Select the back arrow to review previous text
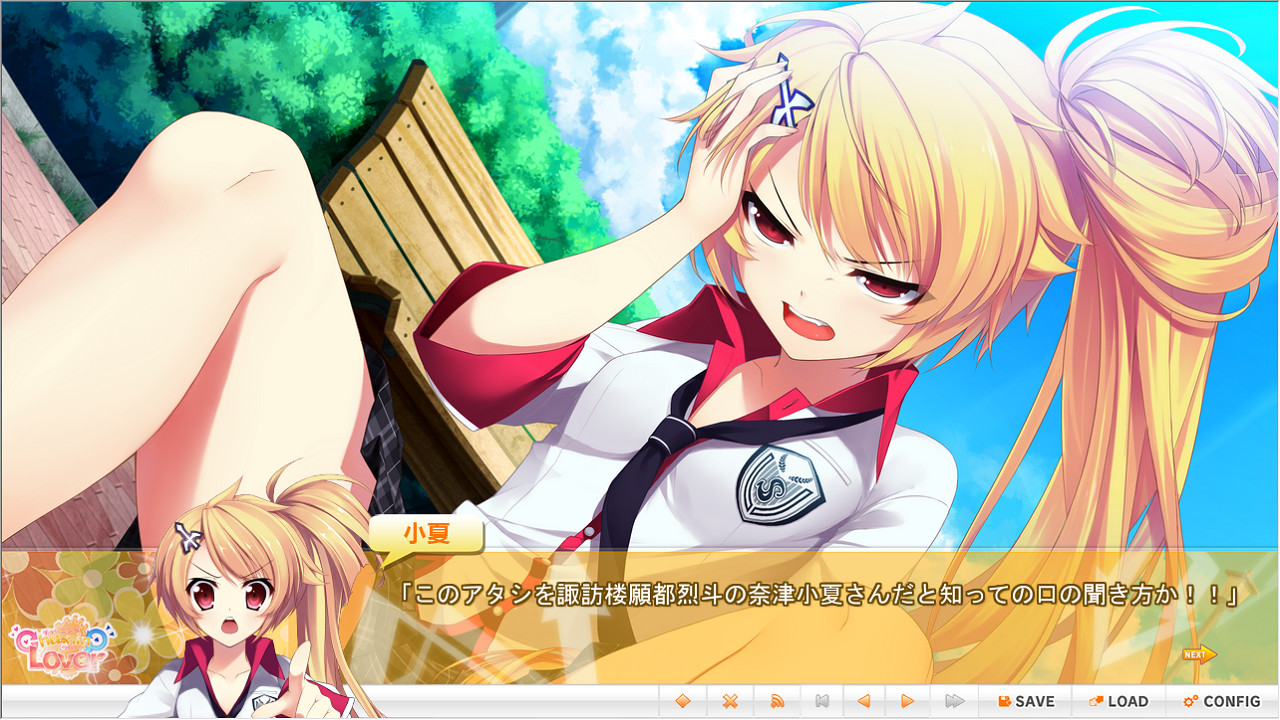This screenshot has height=720, width=1280. pyautogui.click(x=864, y=701)
